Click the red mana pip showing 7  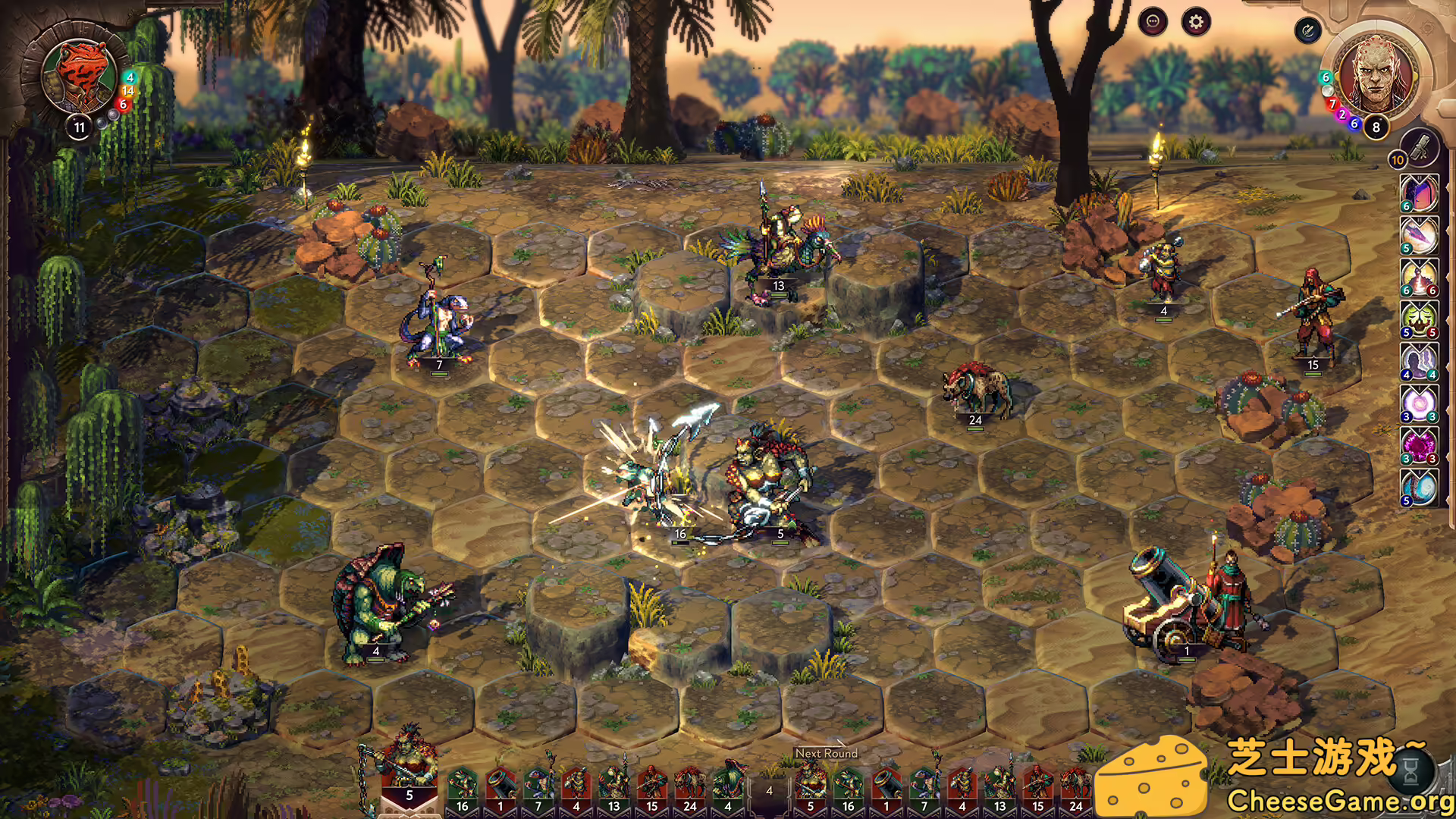[x=1333, y=104]
